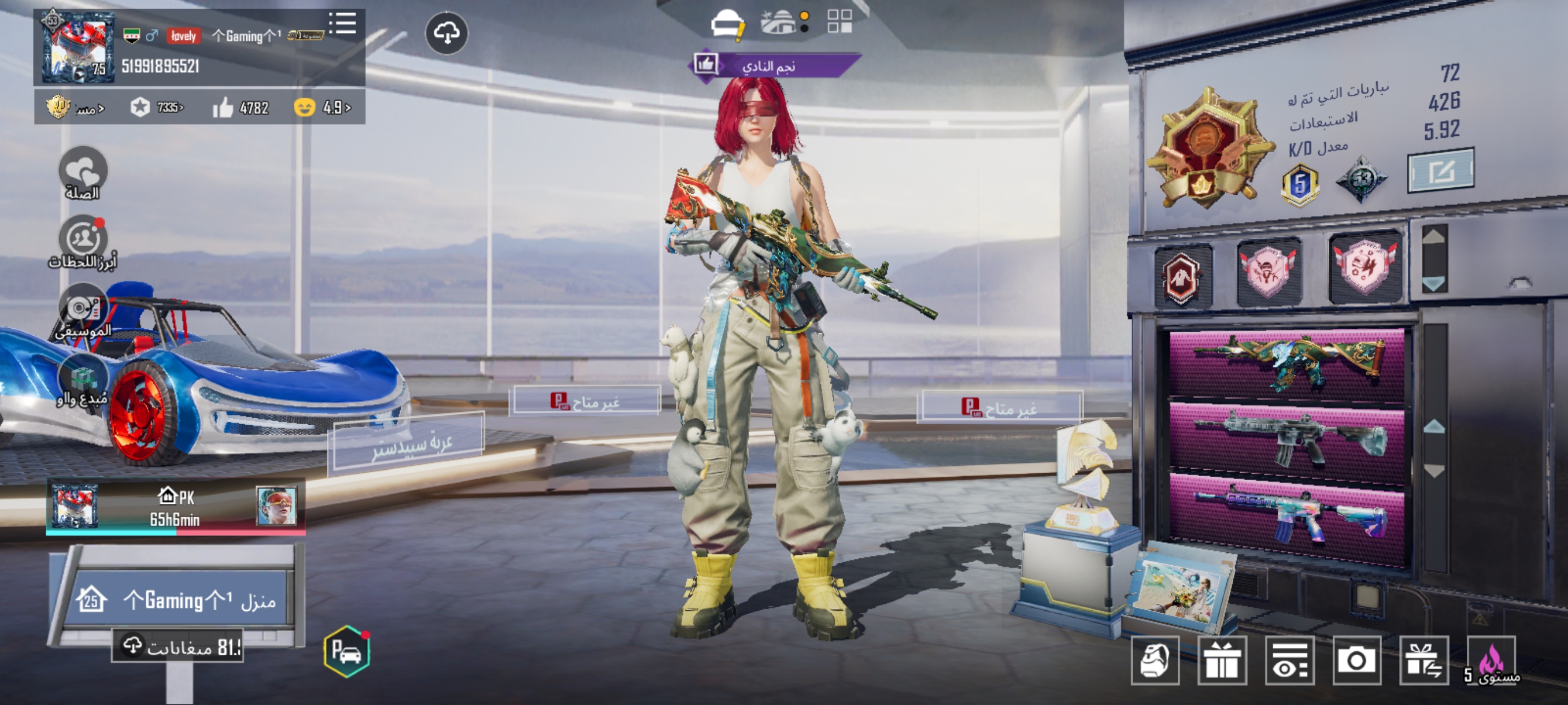Image resolution: width=1568 pixels, height=705 pixels.
Task: Tap the cloud download icon
Action: 446,34
